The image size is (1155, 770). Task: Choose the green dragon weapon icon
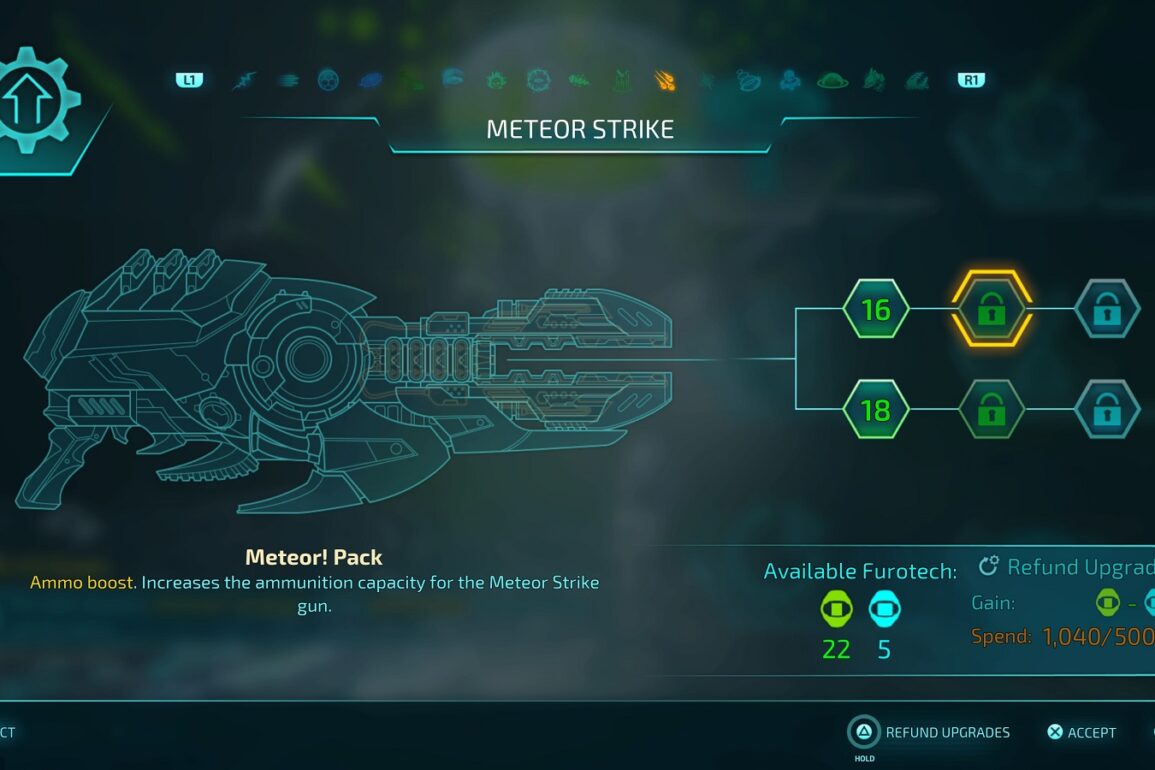click(x=875, y=80)
